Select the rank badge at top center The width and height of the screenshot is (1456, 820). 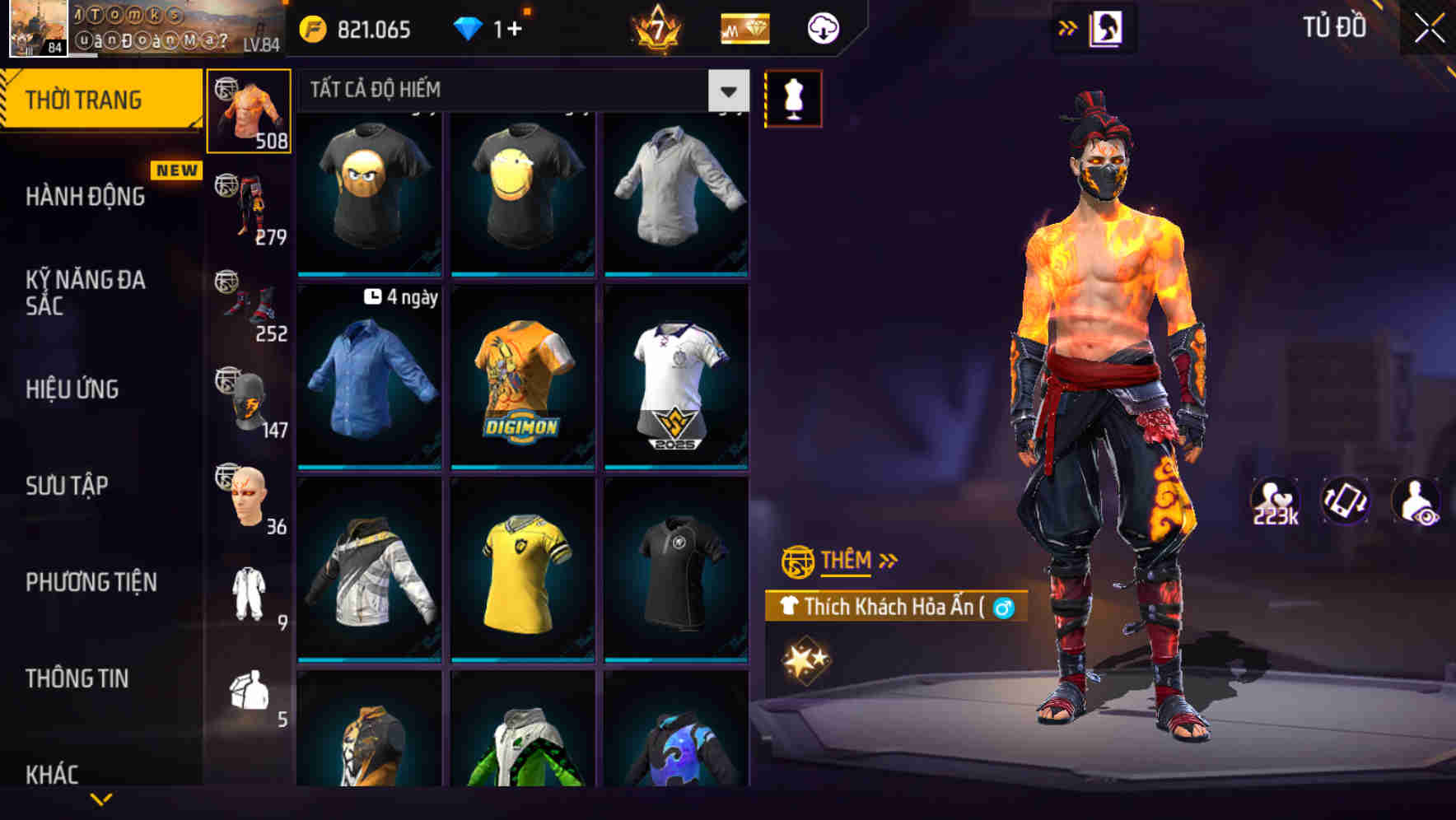tap(658, 29)
